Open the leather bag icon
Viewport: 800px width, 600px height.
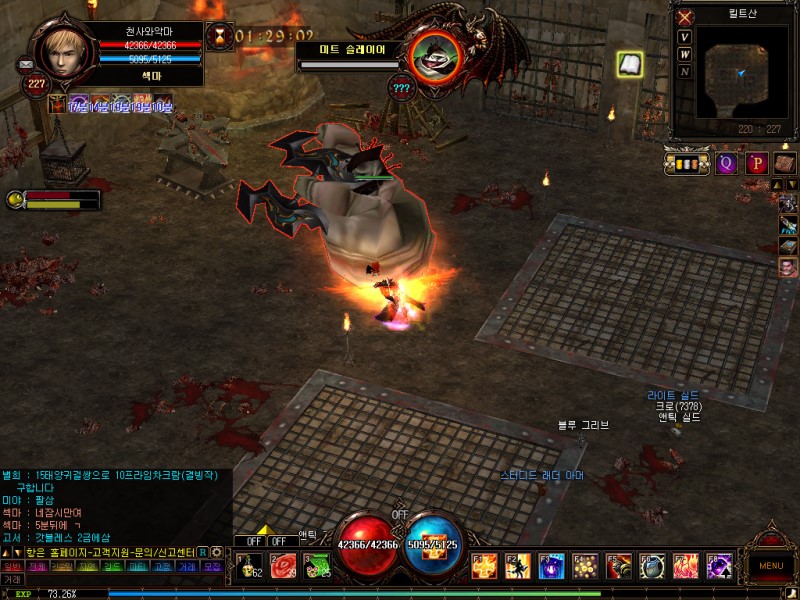pyautogui.click(x=785, y=163)
